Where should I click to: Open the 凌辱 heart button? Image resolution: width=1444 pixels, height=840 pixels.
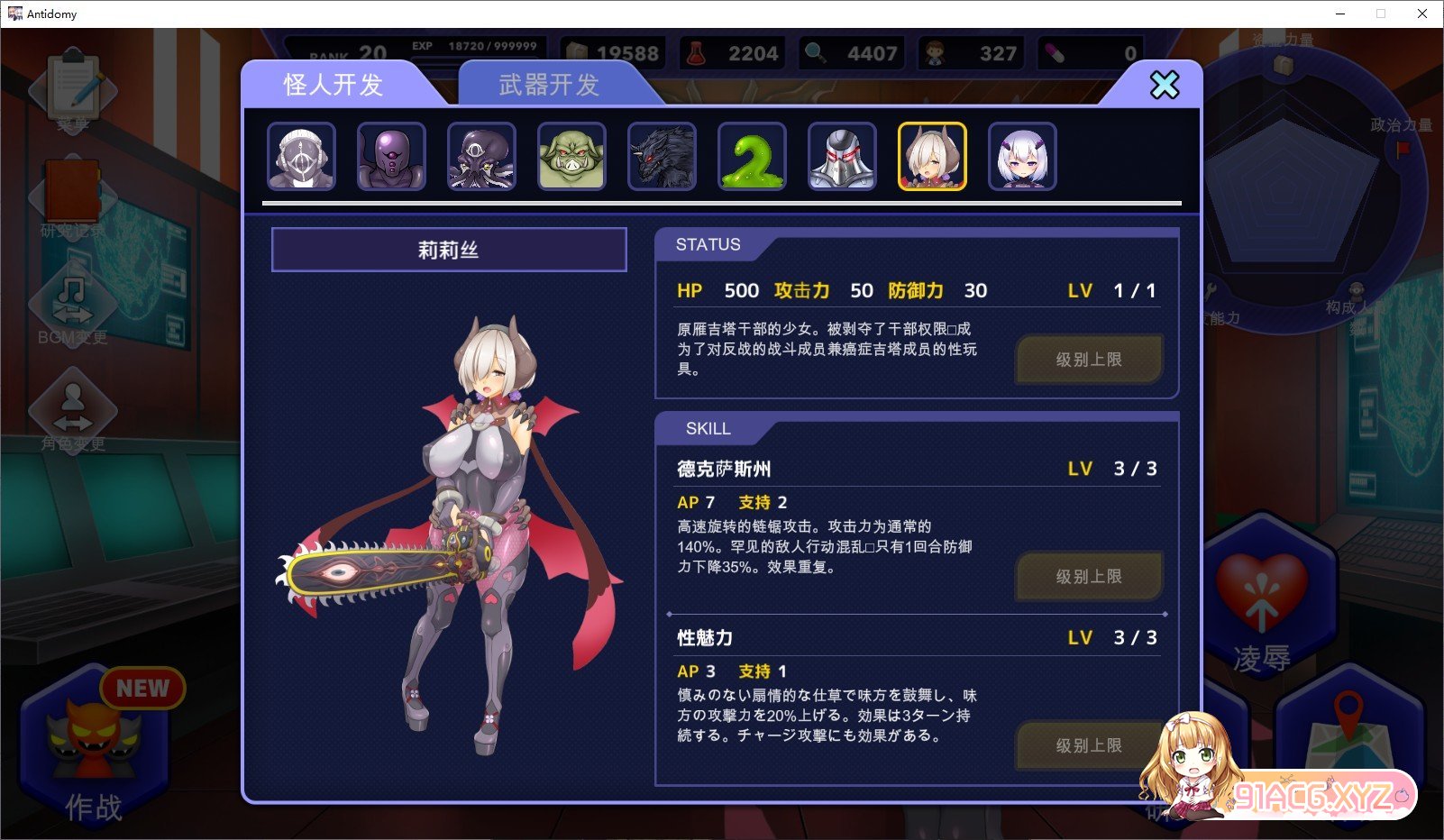pos(1262,604)
